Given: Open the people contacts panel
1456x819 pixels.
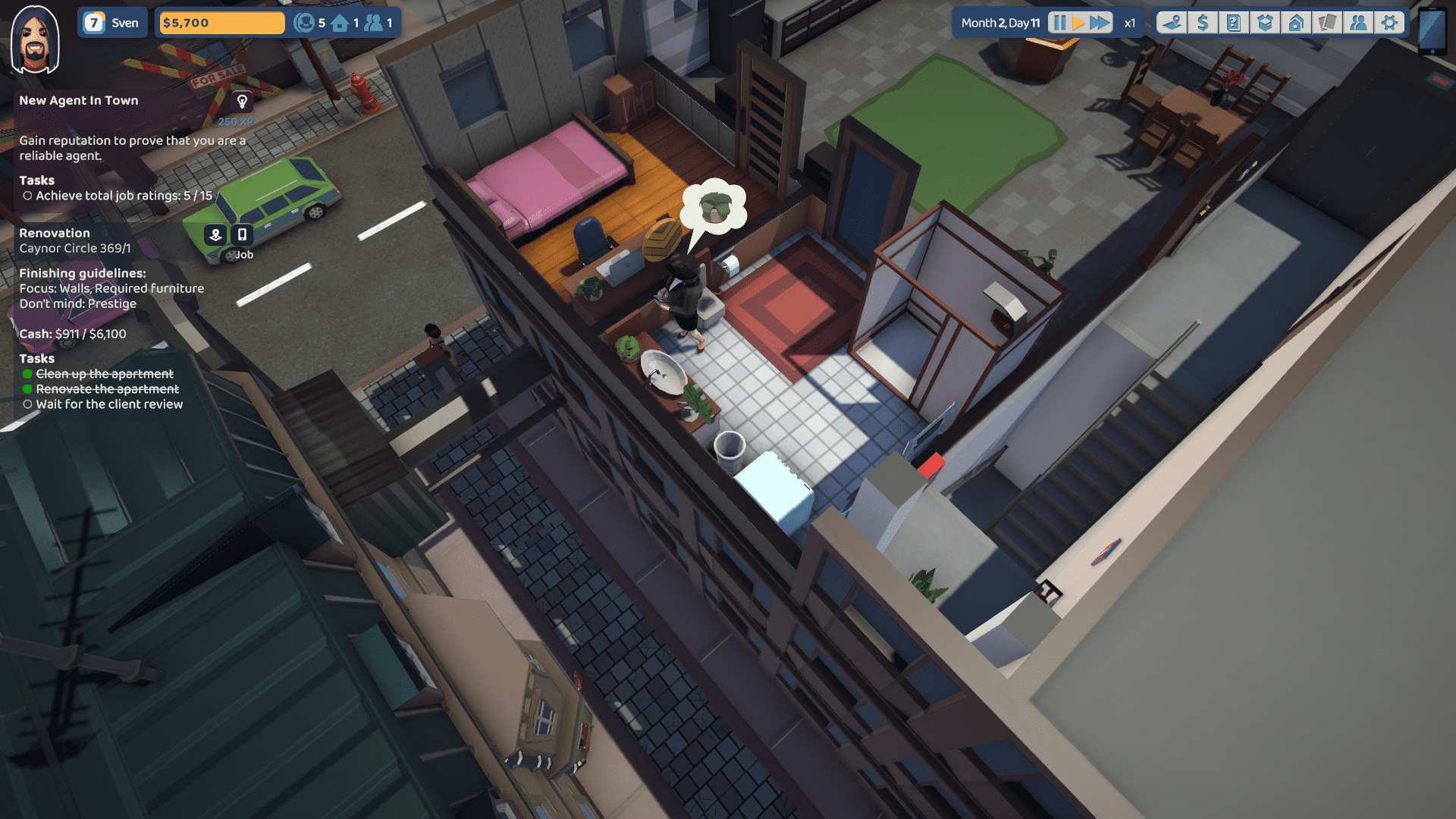Looking at the screenshot, I should [x=1358, y=23].
